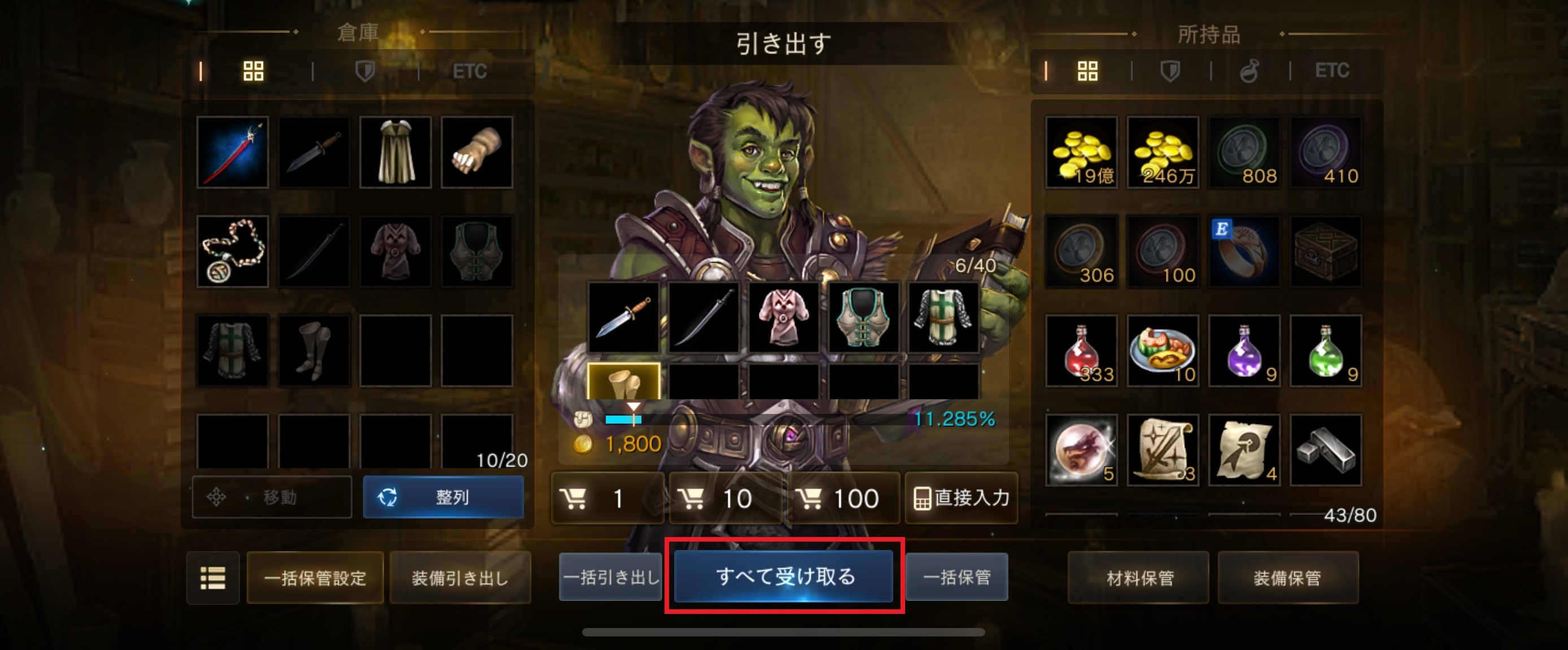Select the red potion stack of 333
Image resolution: width=1568 pixels, height=650 pixels.
coord(1081,351)
